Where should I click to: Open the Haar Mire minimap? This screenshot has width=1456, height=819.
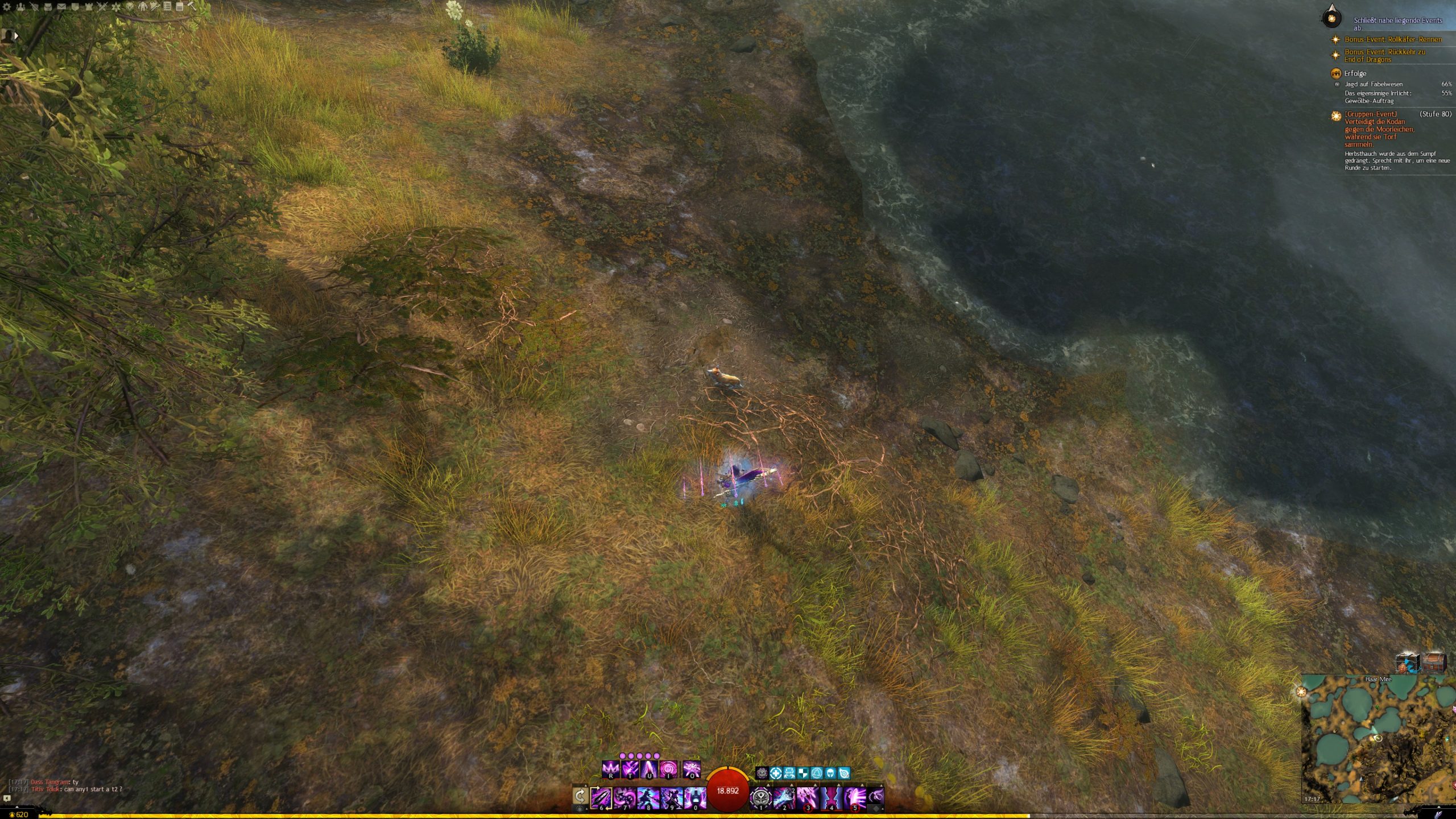pos(1376,739)
